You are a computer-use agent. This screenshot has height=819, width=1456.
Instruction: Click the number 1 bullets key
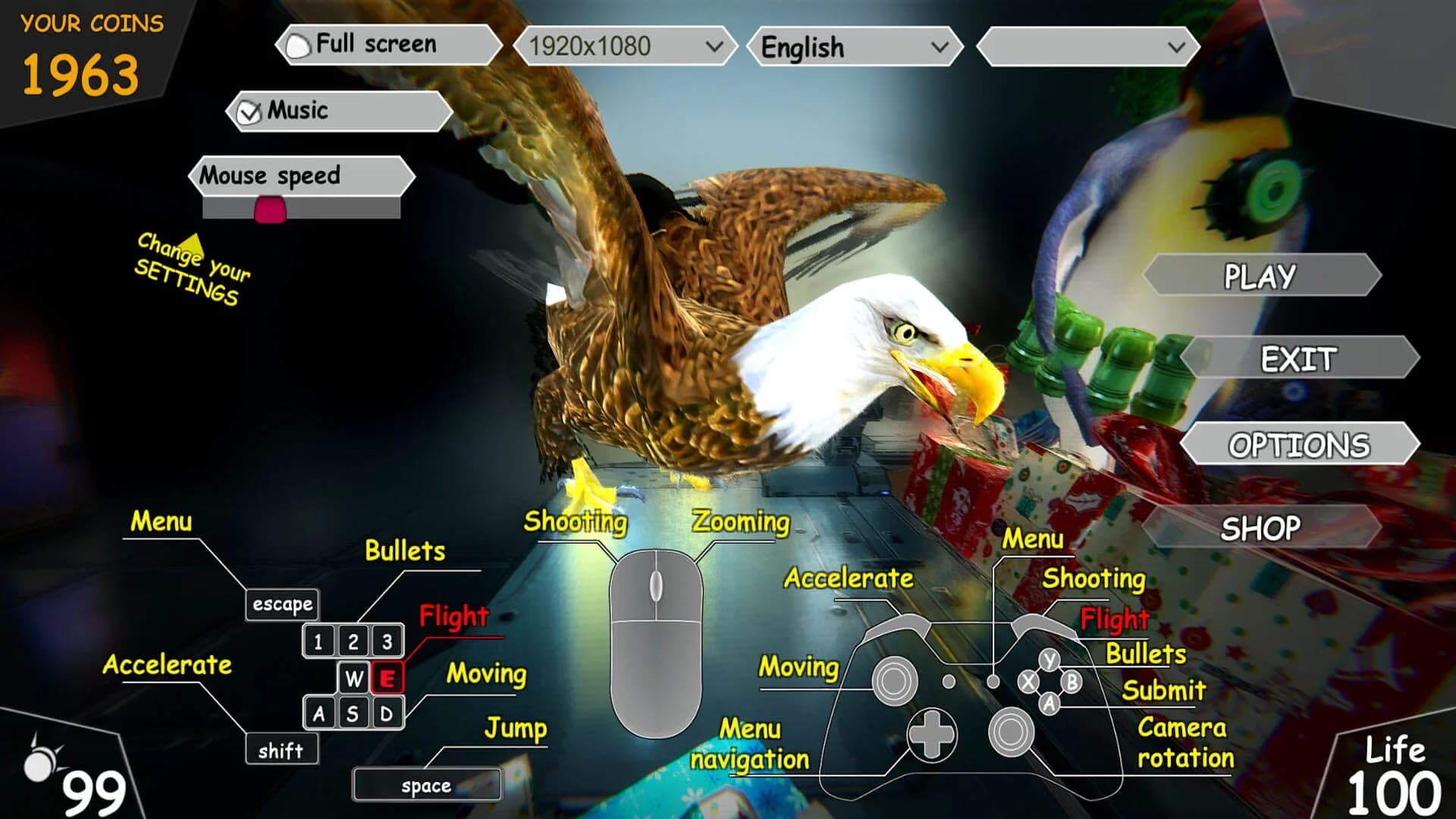[x=318, y=641]
